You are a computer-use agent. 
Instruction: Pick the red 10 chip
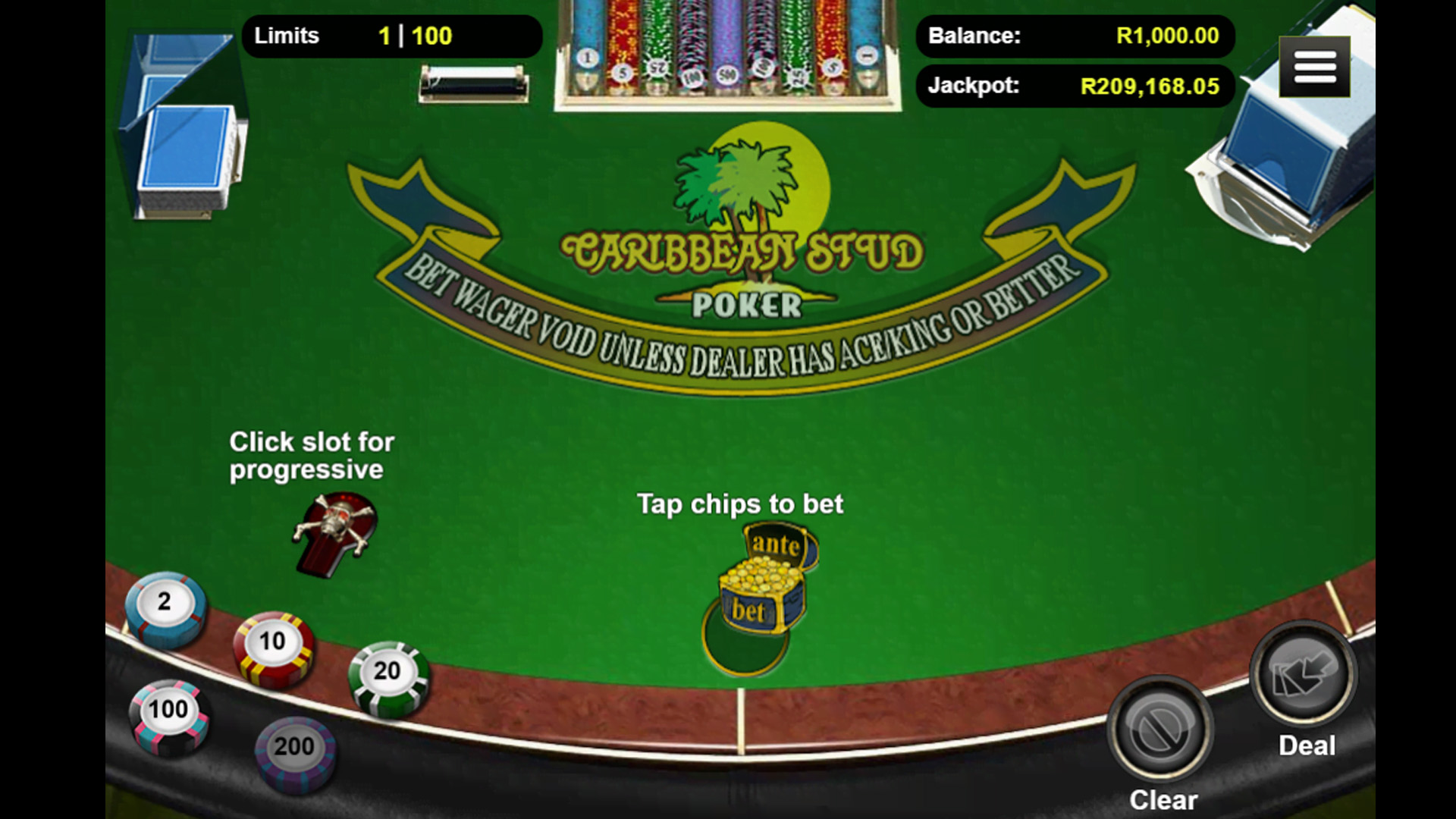pos(273,646)
